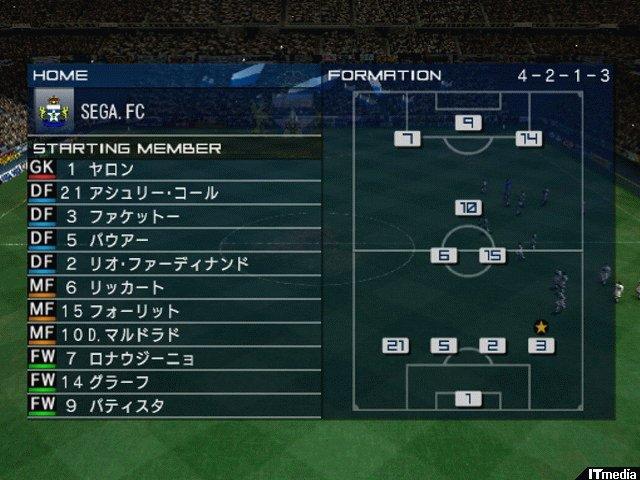640x480 pixels.
Task: Choose the number 21 marker on formation
Action: pos(397,346)
